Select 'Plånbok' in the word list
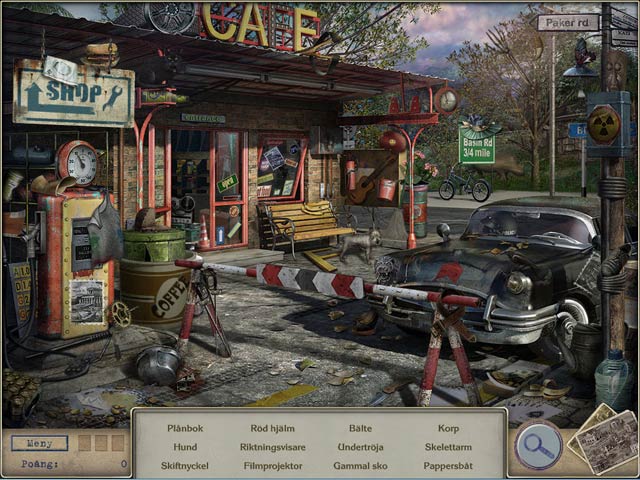640x480 pixels. pyautogui.click(x=185, y=428)
